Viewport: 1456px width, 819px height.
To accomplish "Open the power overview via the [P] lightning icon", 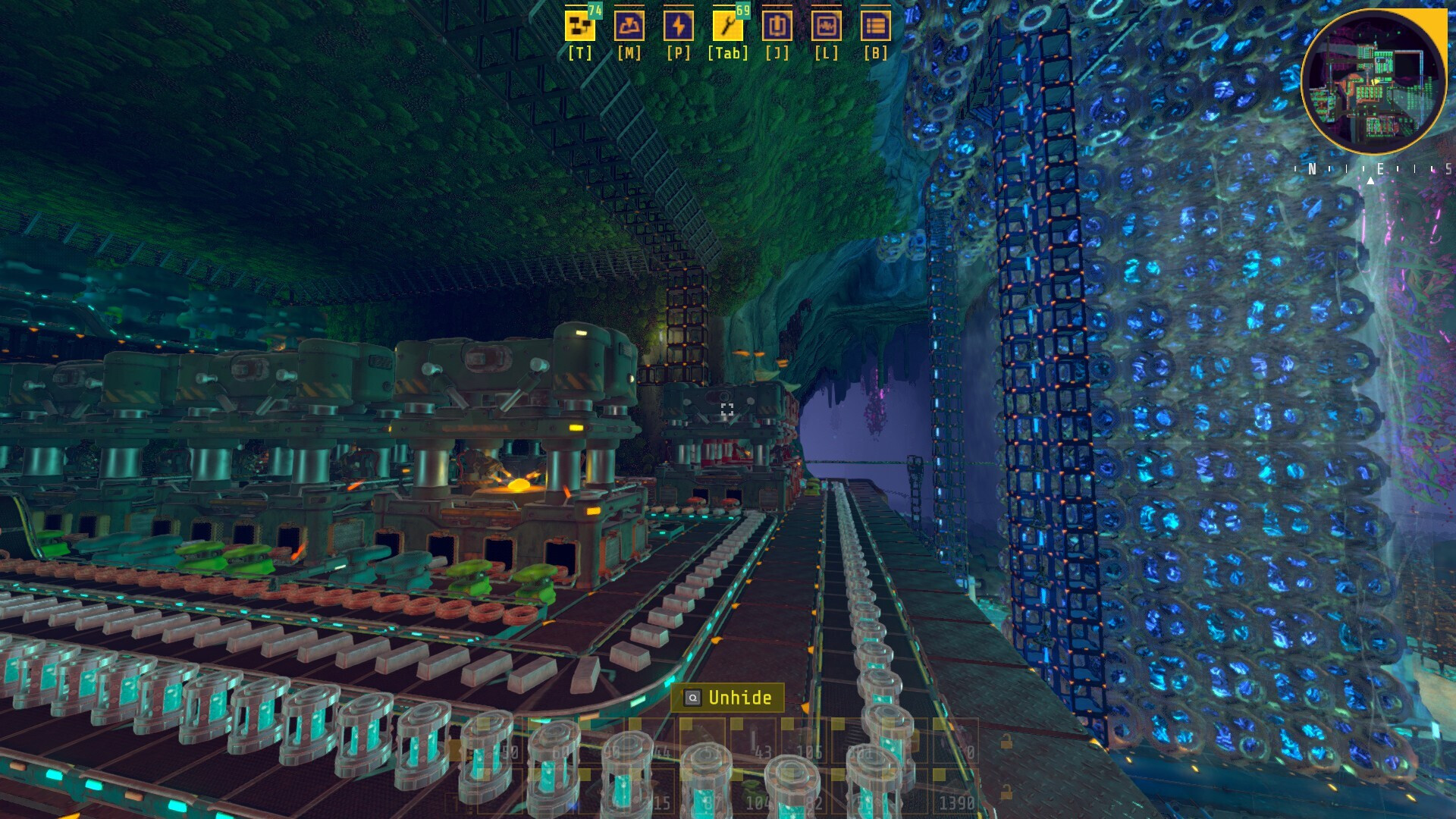I will (679, 27).
